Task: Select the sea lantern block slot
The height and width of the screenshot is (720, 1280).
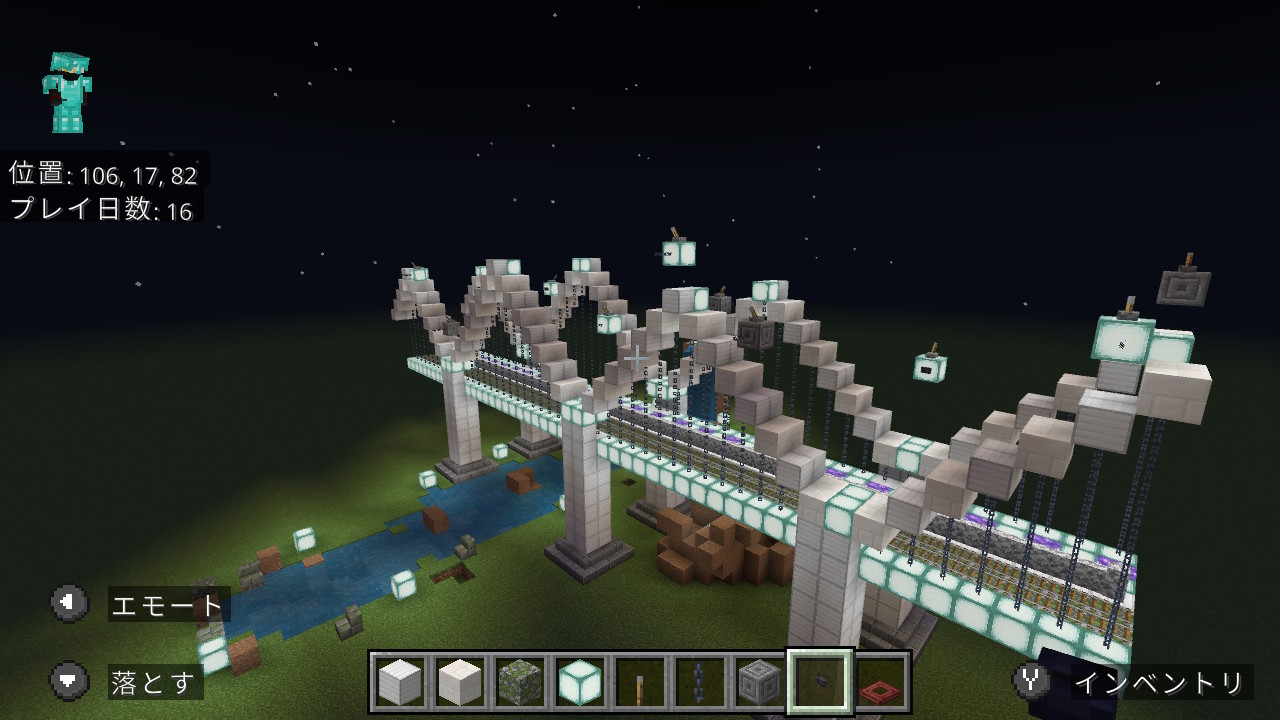Action: 580,682
